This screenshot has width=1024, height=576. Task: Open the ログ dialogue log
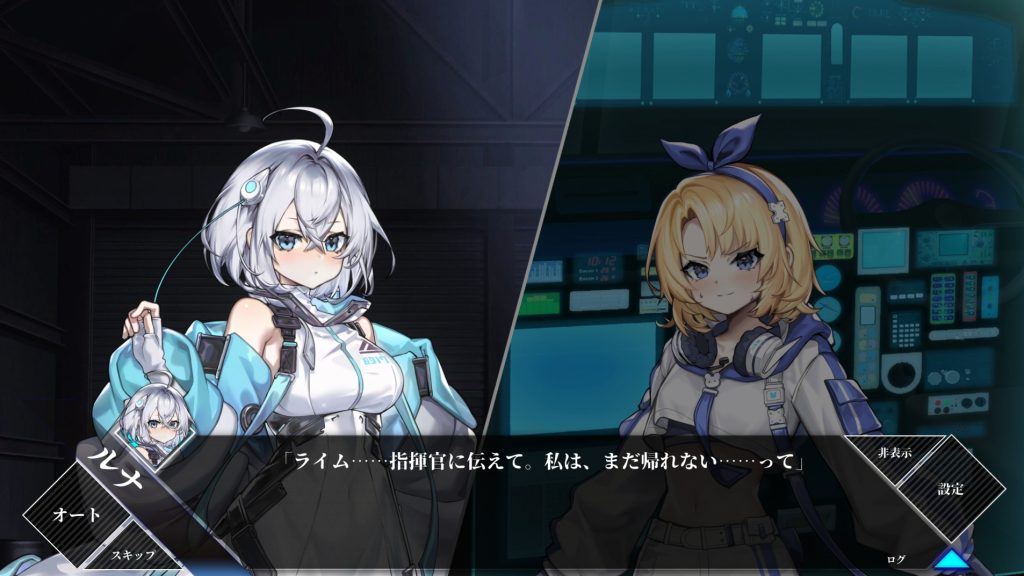(896, 557)
